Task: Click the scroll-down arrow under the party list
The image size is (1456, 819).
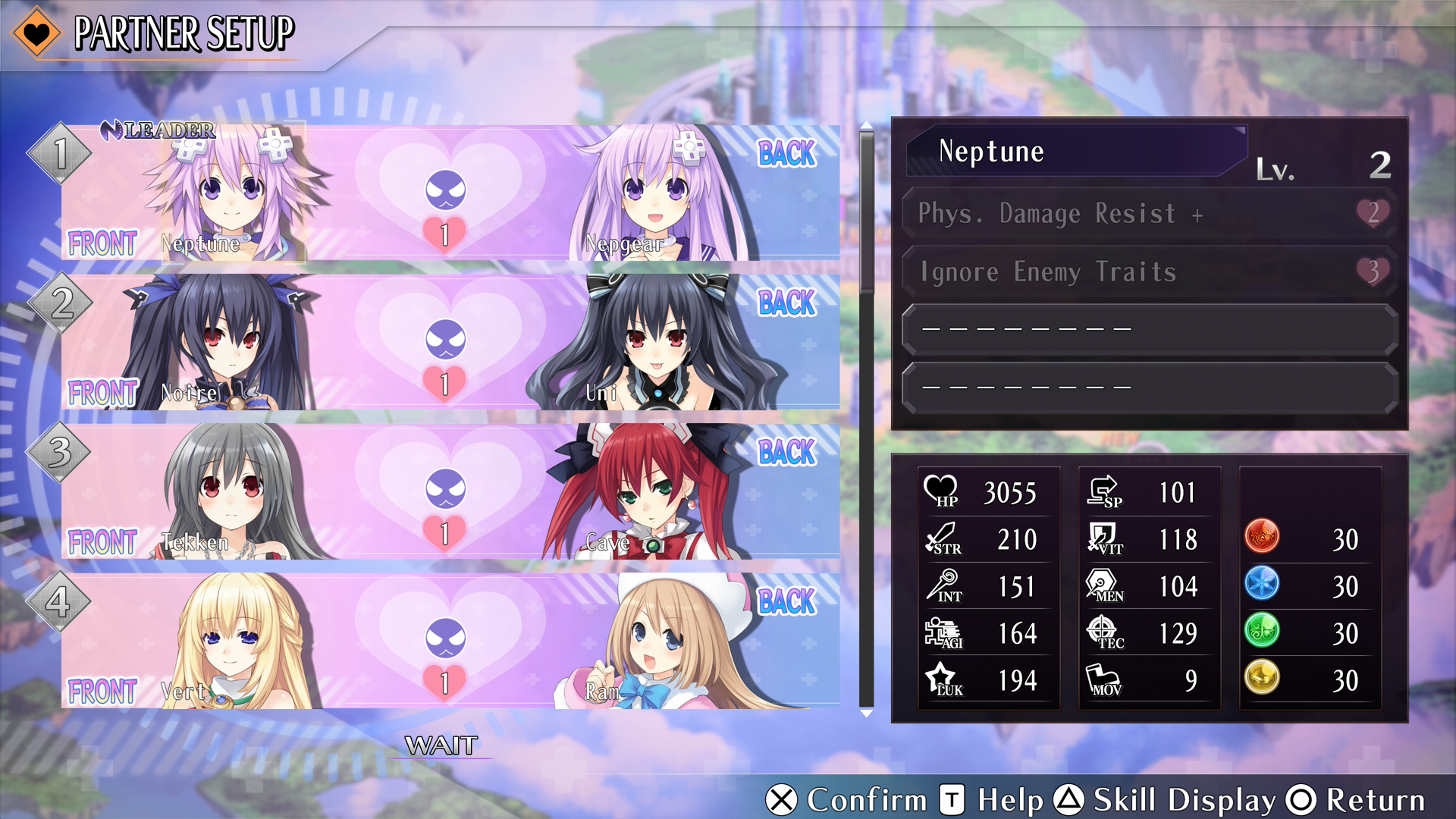Action: (x=866, y=714)
